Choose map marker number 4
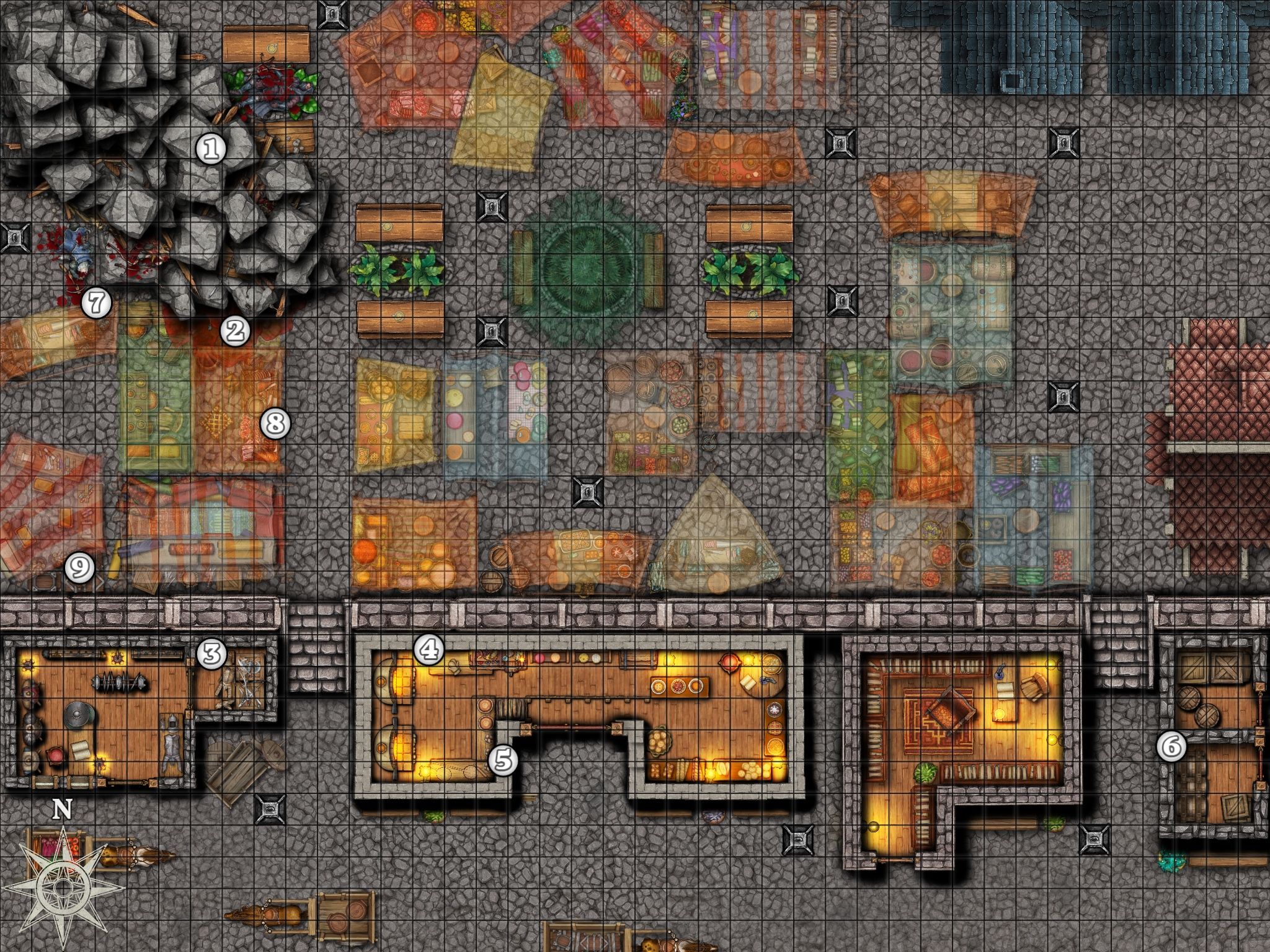The image size is (1270, 952). click(x=429, y=650)
